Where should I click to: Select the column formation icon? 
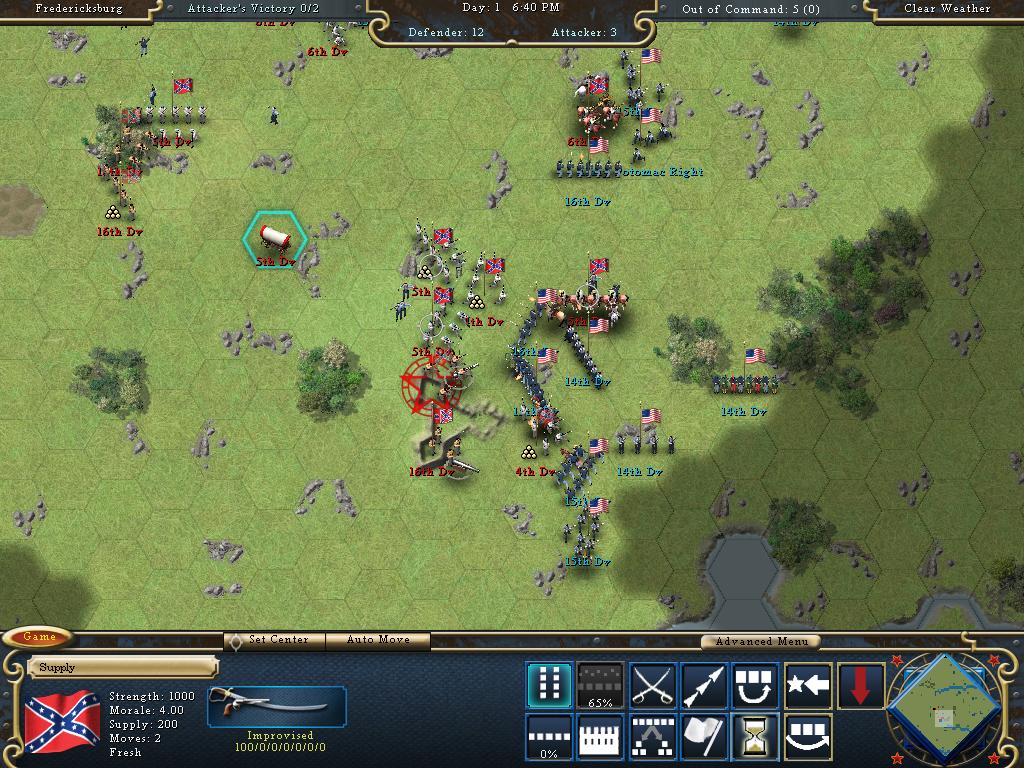(549, 685)
